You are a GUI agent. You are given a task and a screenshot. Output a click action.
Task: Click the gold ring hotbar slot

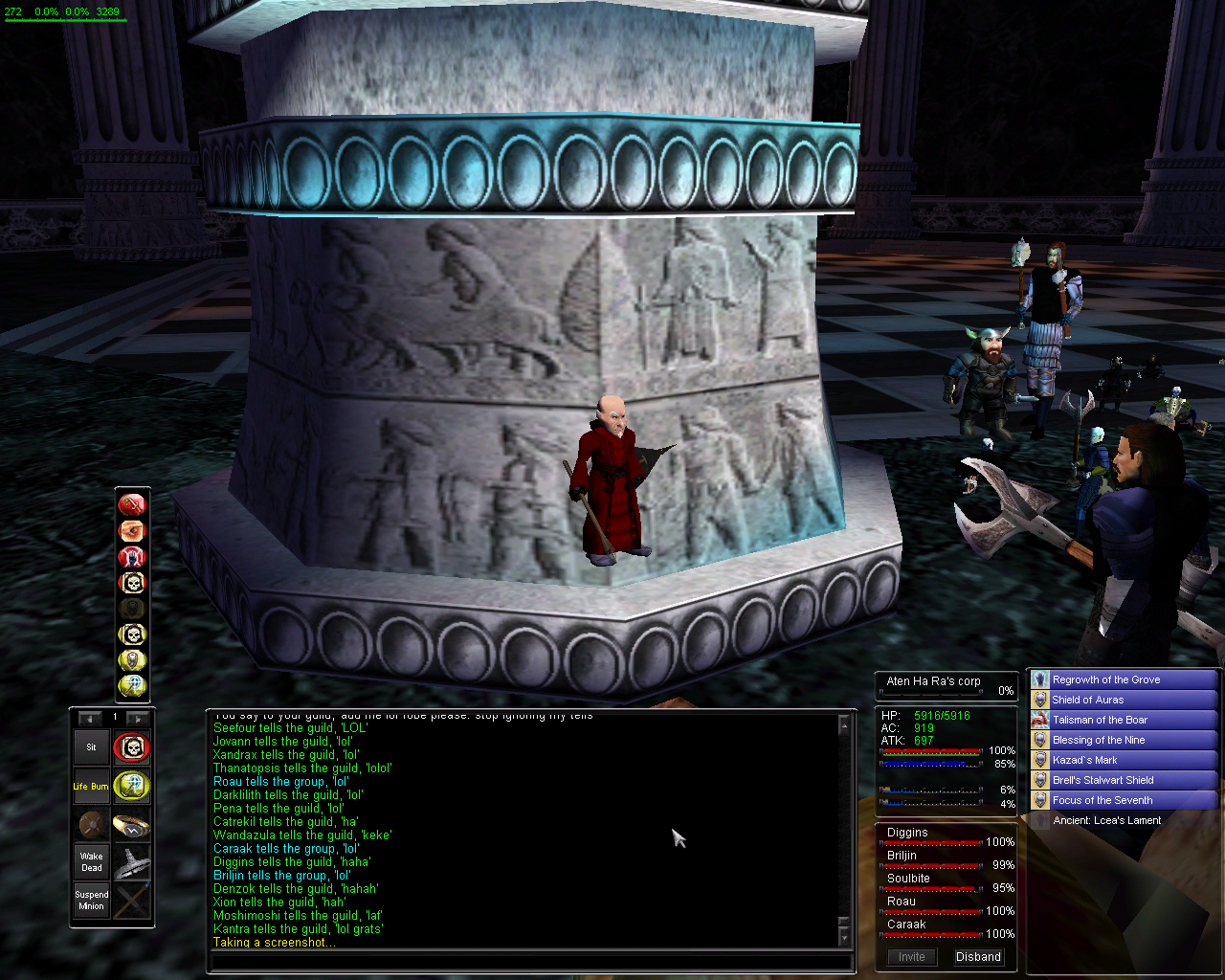tap(131, 825)
